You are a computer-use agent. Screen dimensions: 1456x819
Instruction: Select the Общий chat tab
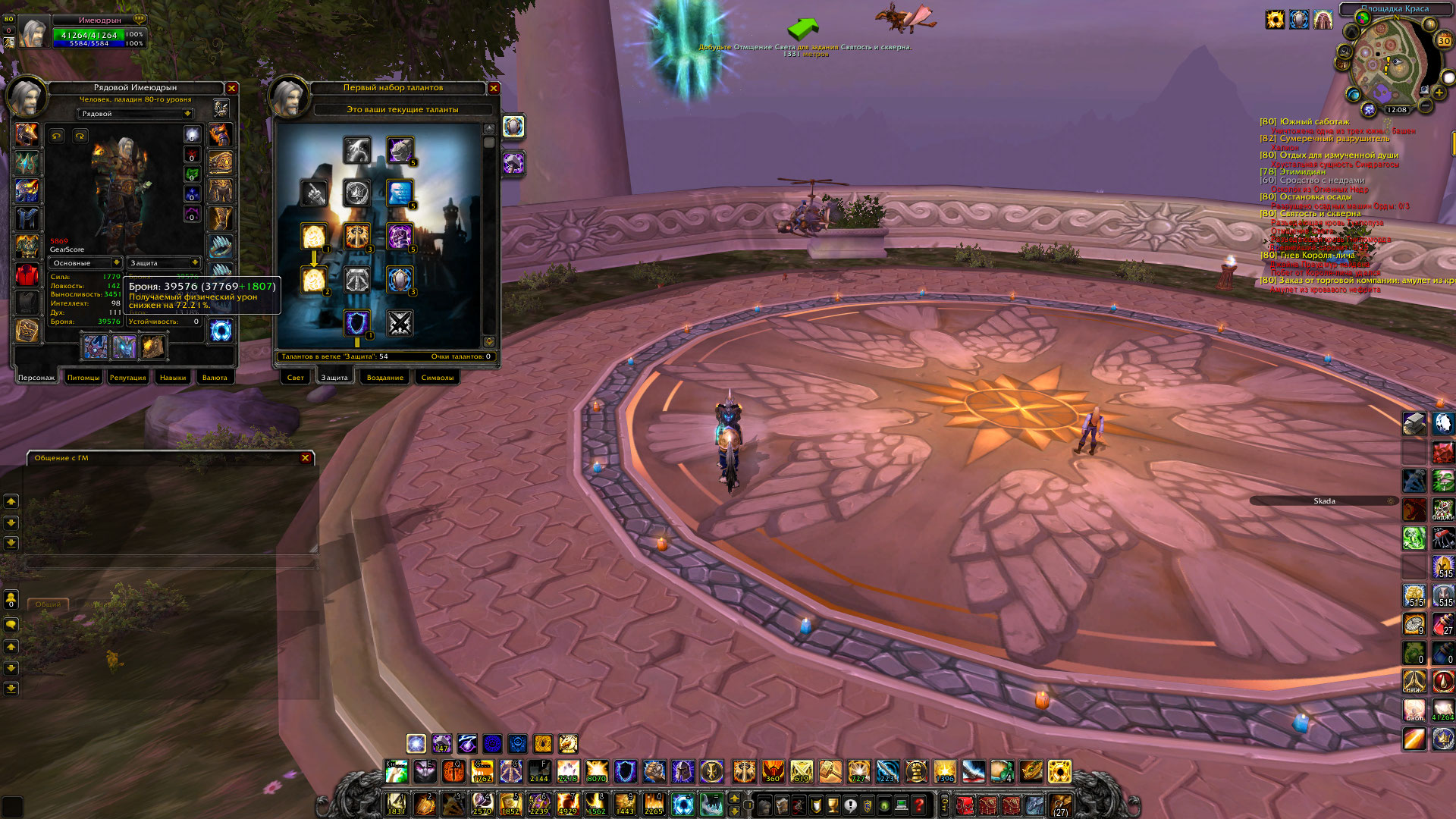point(48,604)
